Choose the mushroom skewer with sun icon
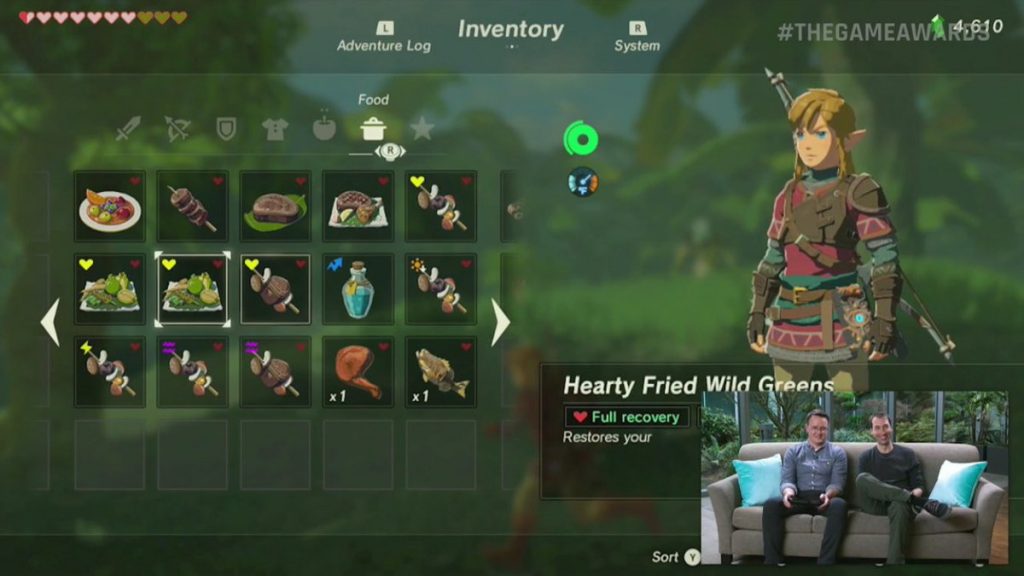This screenshot has width=1024, height=576. (441, 289)
